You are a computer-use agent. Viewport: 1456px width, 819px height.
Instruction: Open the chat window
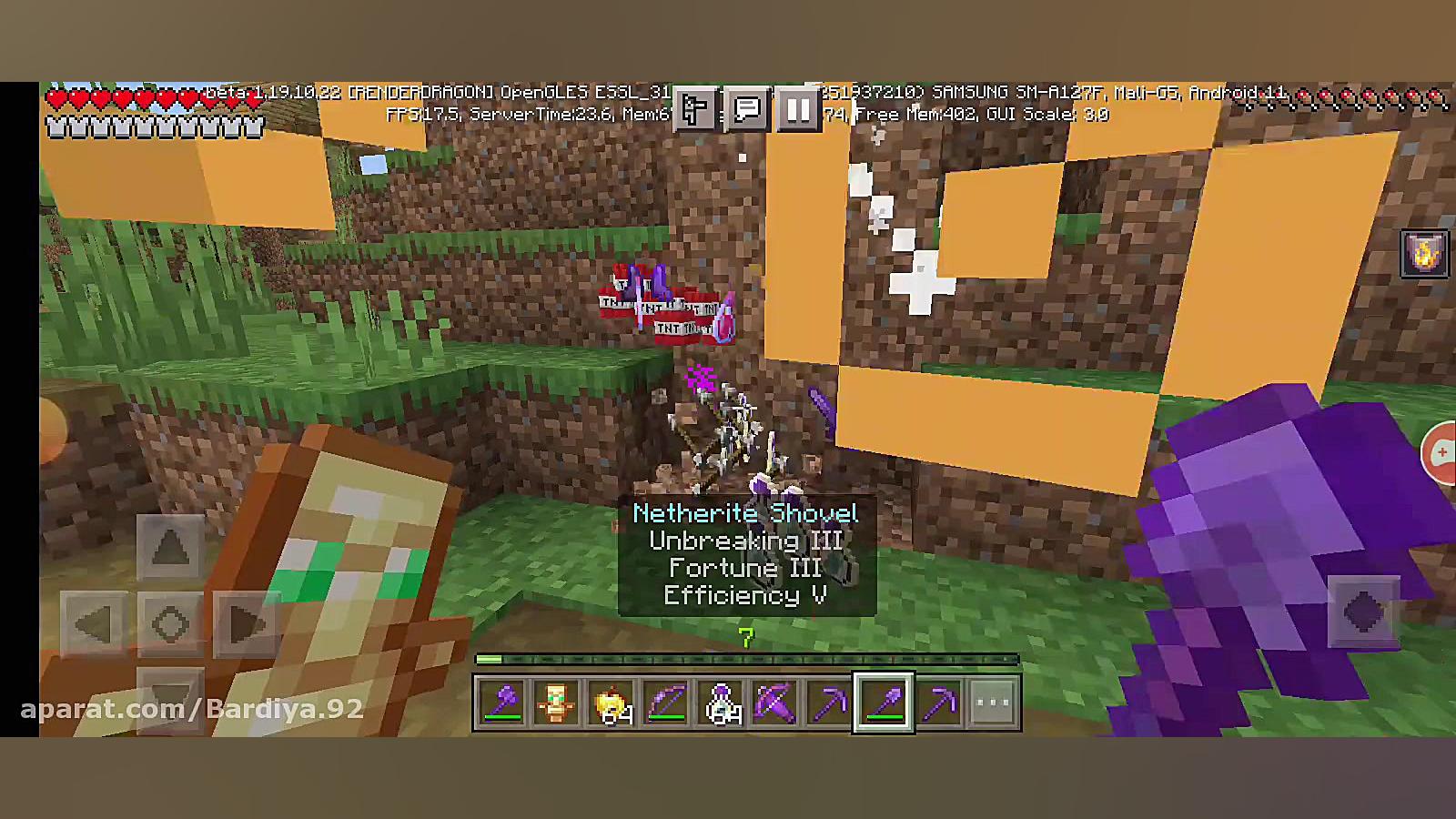click(747, 111)
